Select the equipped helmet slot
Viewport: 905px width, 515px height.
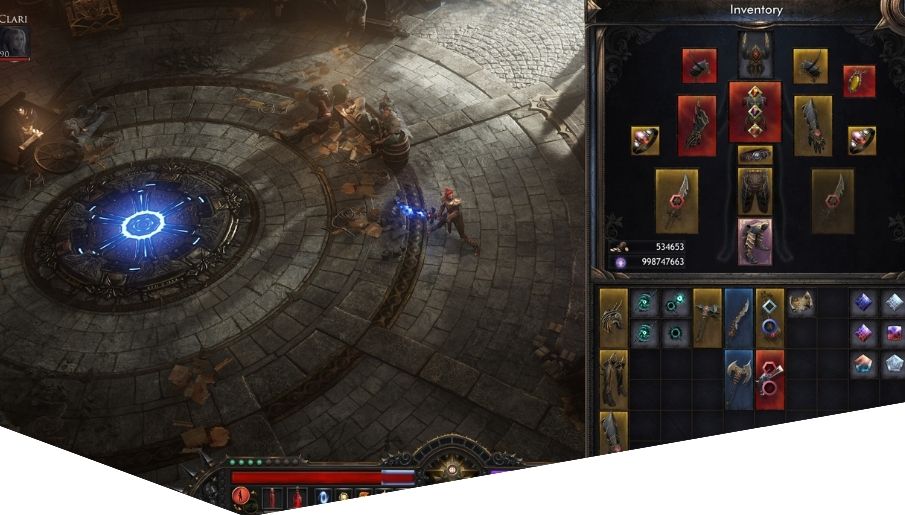tap(755, 53)
